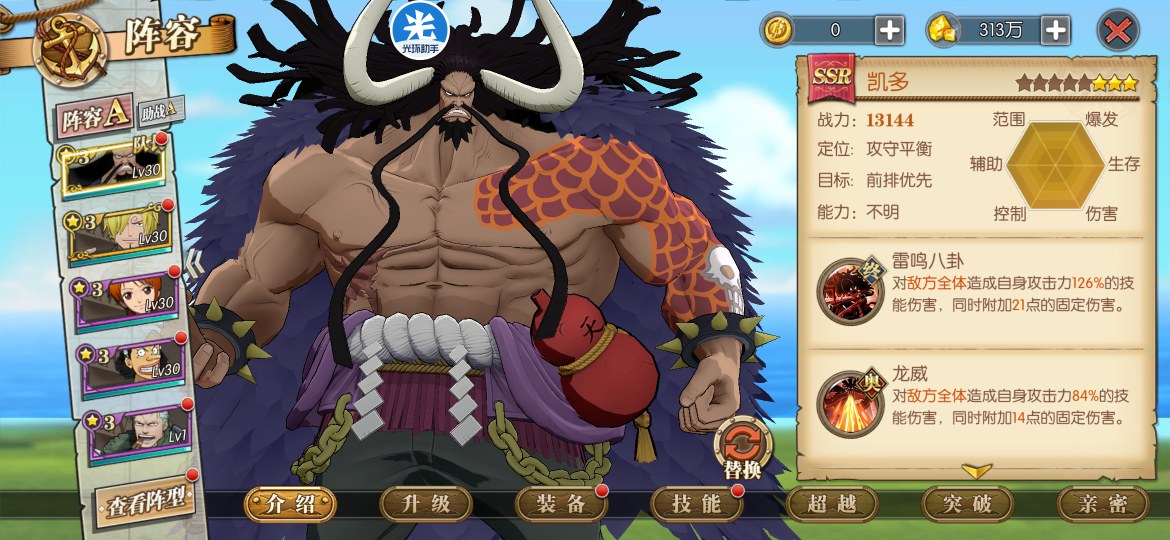1170x540 pixels.
Task: Add more gold nuggets beside 313万
Action: pyautogui.click(x=1056, y=30)
